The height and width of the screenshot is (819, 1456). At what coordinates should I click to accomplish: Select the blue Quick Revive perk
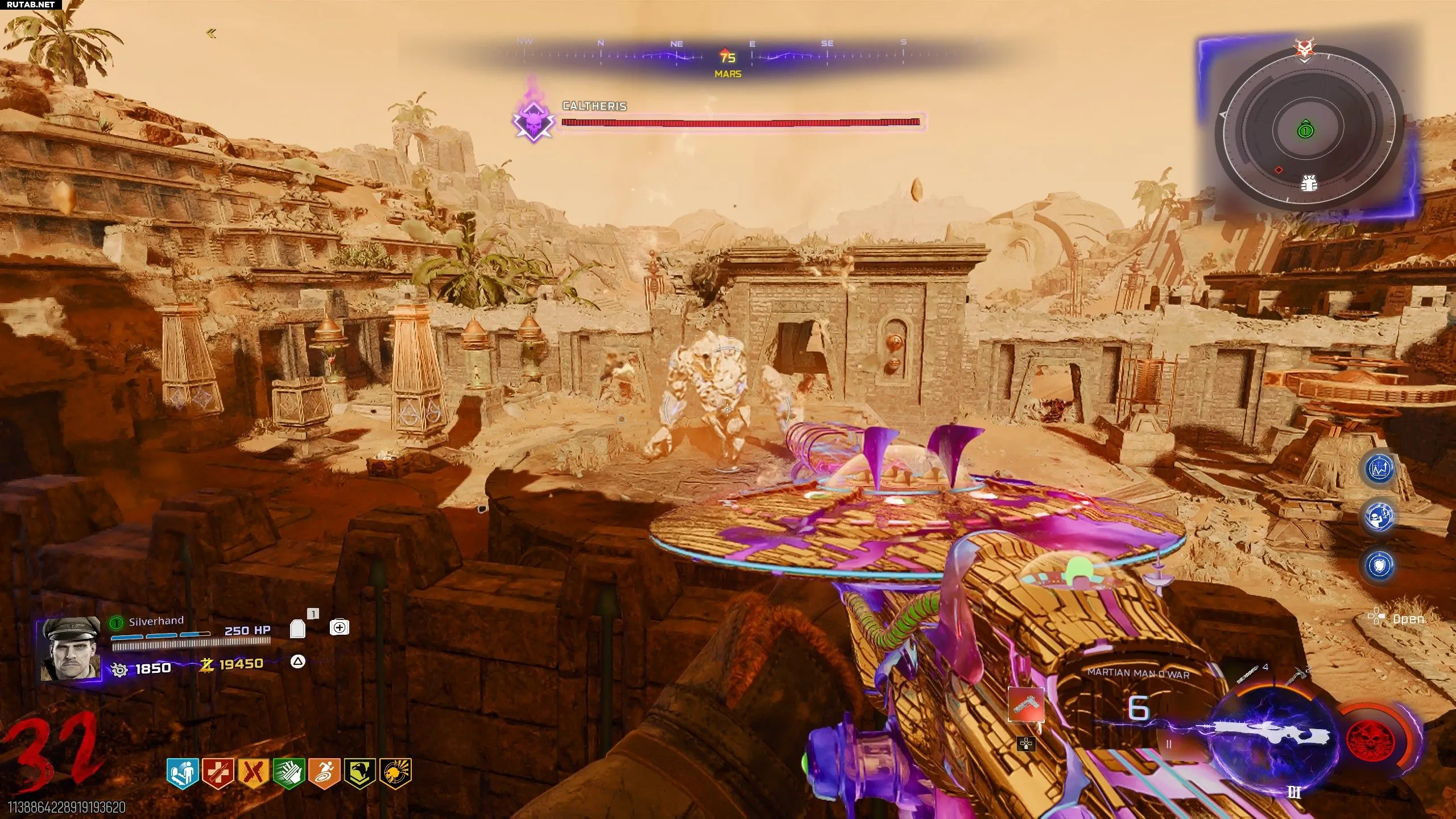click(x=183, y=773)
